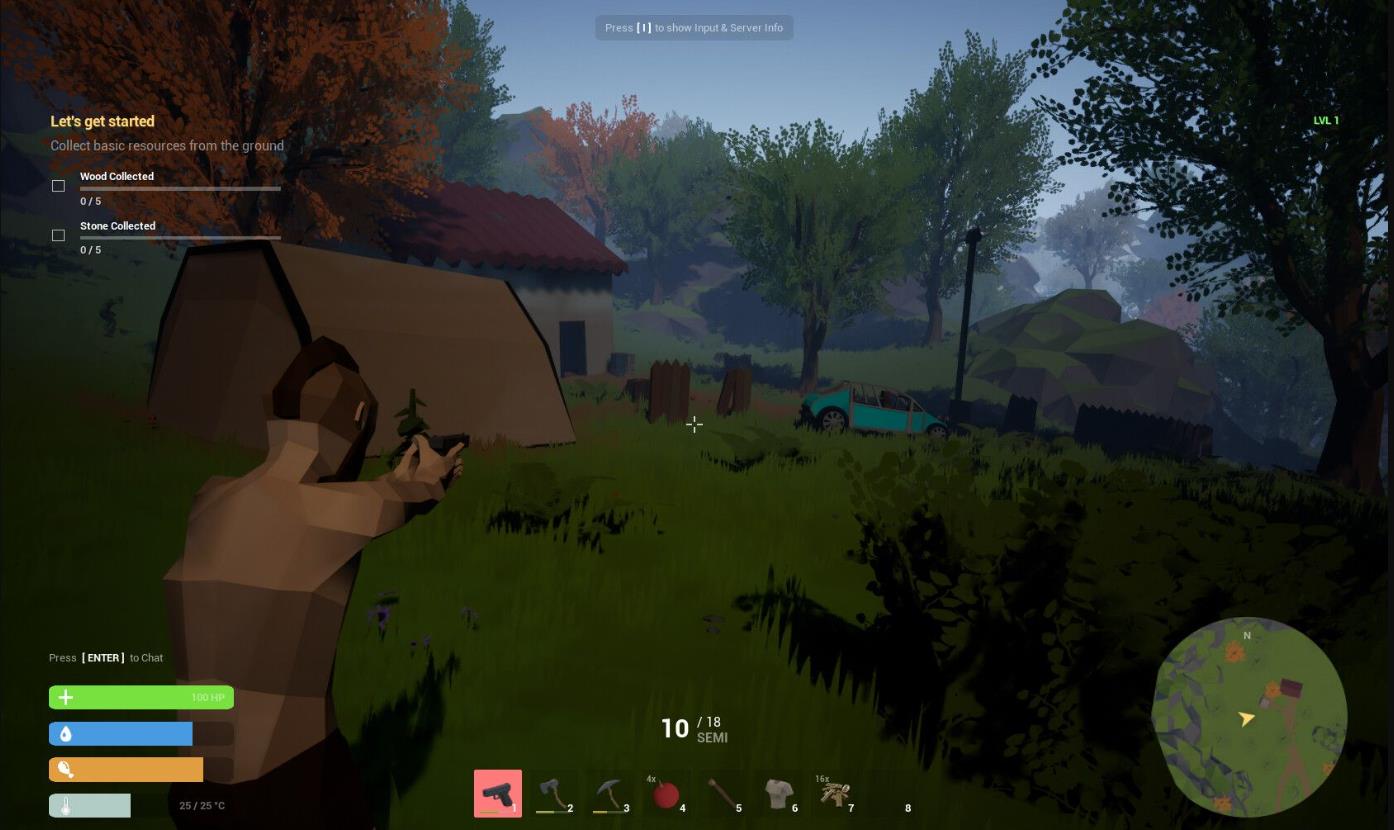Choose the bullets stack in slot 7

(834, 794)
